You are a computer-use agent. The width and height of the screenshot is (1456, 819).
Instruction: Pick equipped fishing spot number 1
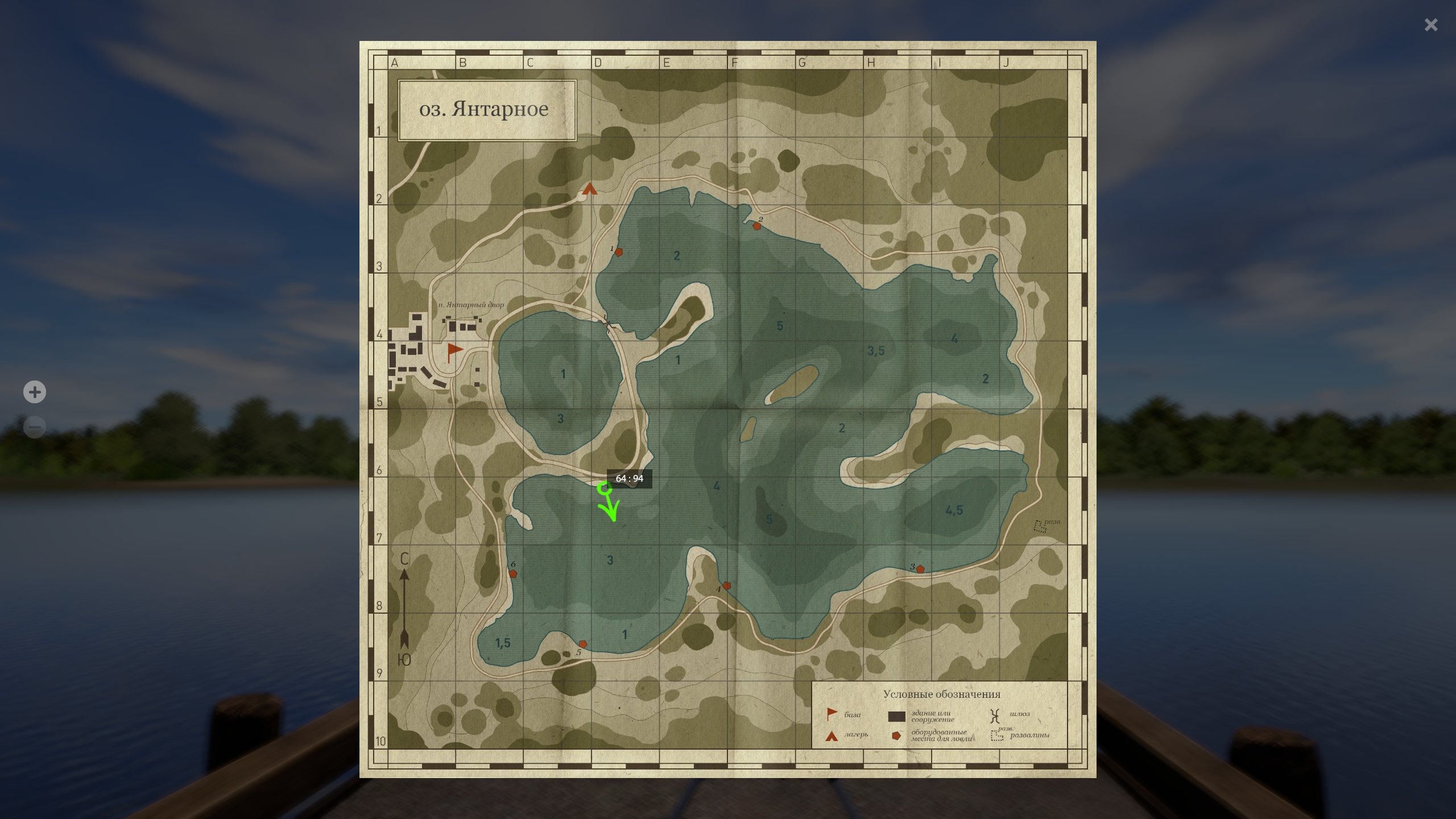[x=619, y=252]
